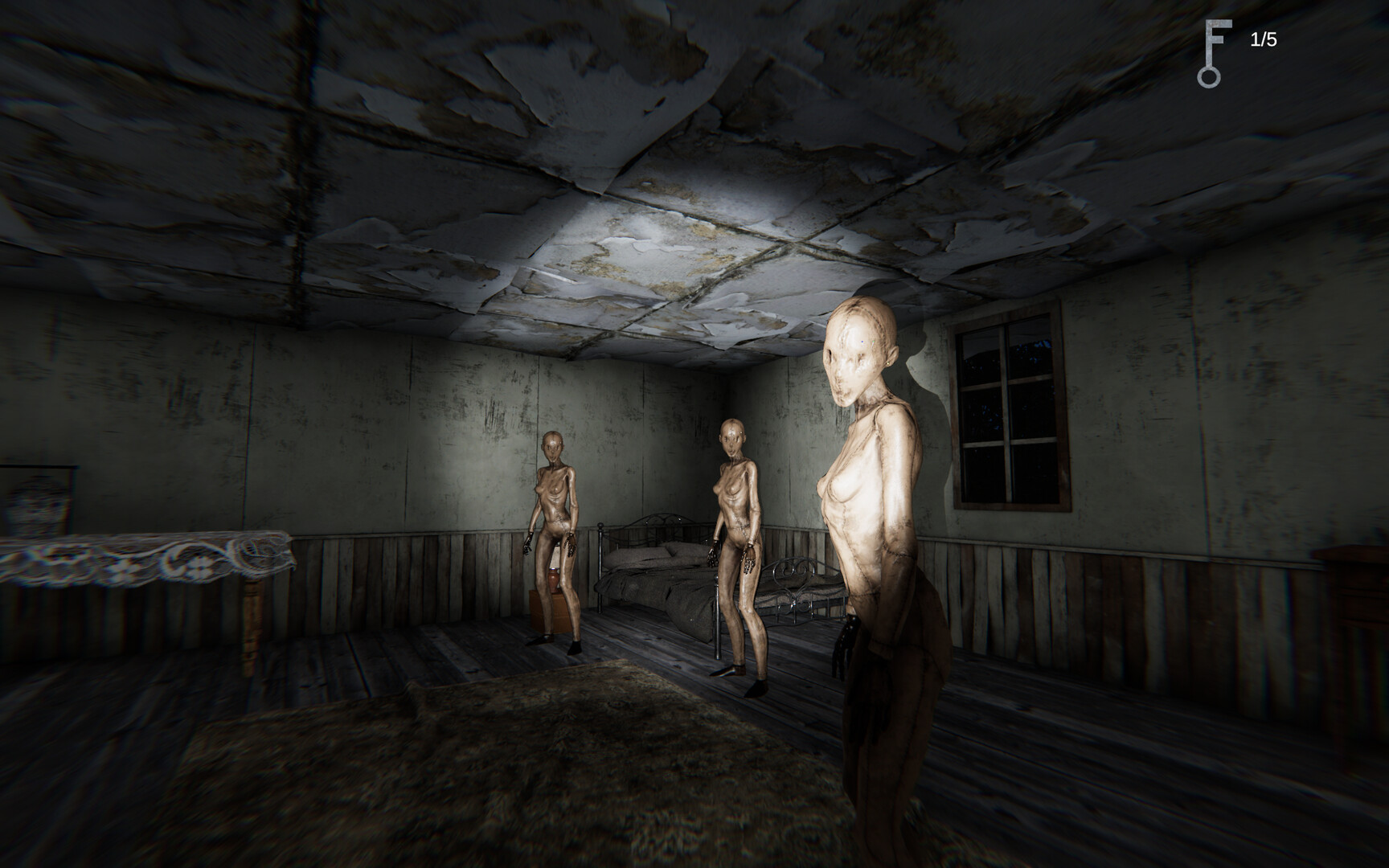Screen dimensions: 1389x868
Task: Click the leftmost mannequin's head
Action: point(551,446)
